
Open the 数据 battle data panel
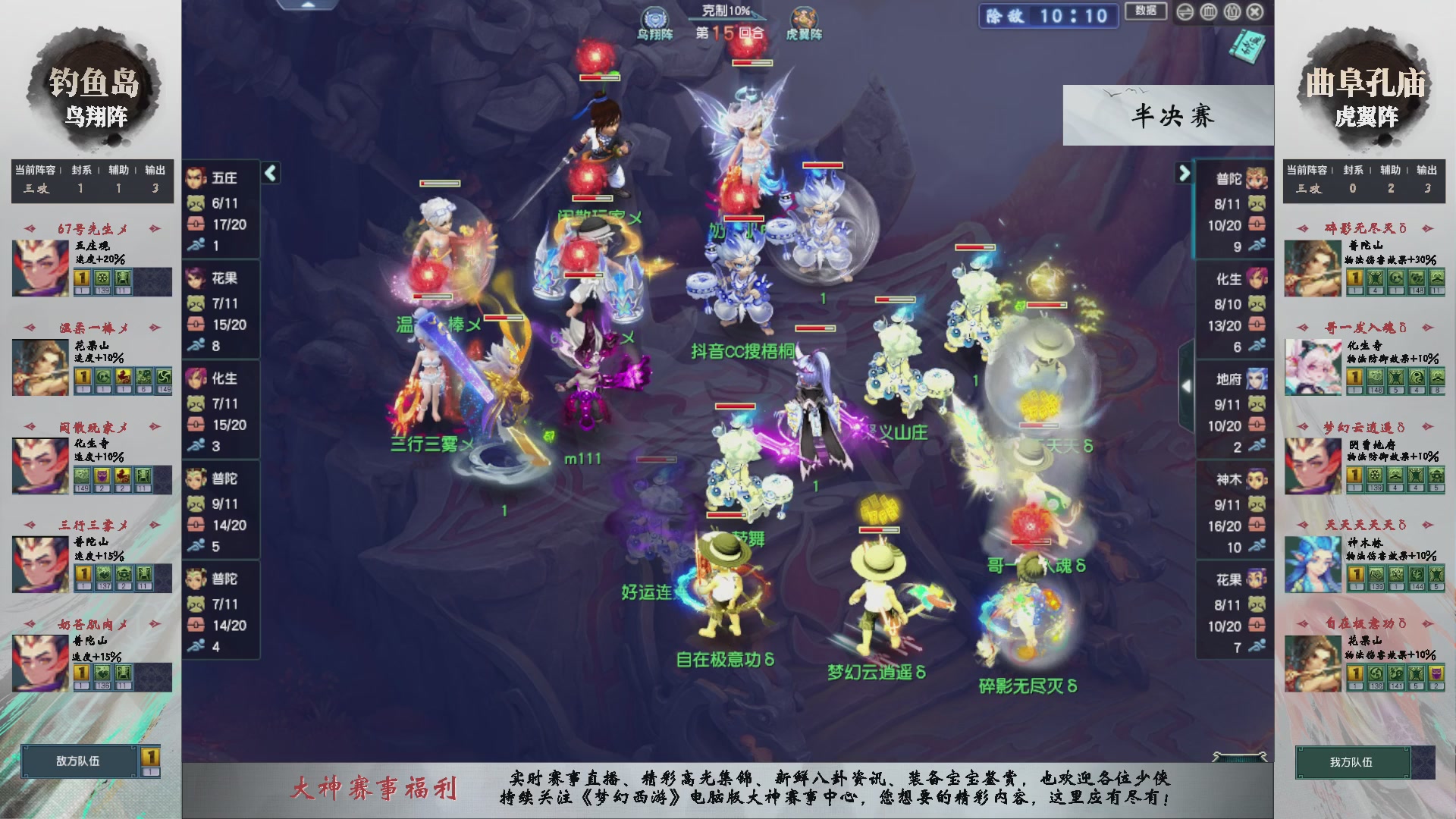click(x=1145, y=12)
